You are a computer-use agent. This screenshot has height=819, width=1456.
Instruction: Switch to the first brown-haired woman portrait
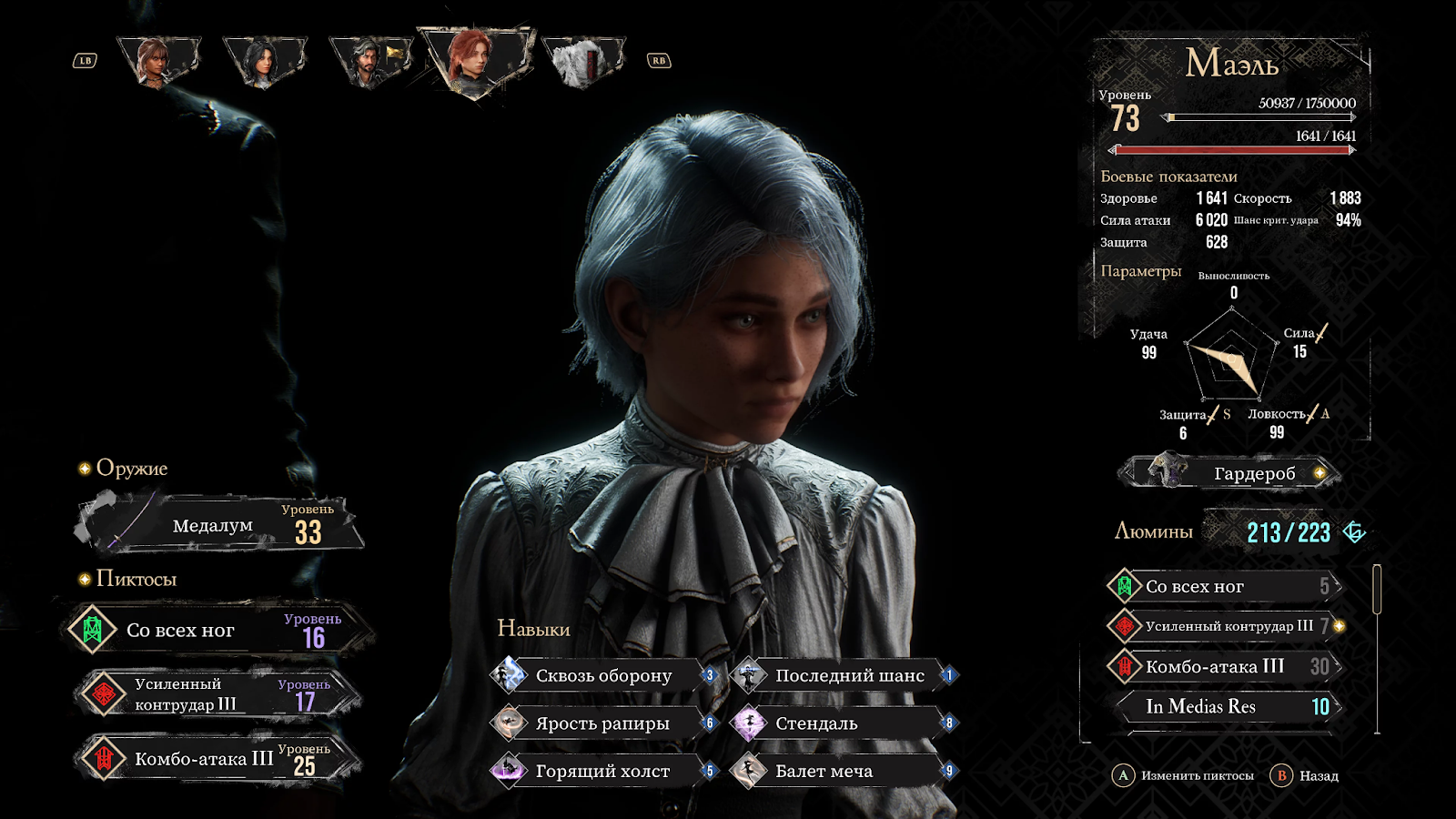tap(157, 62)
